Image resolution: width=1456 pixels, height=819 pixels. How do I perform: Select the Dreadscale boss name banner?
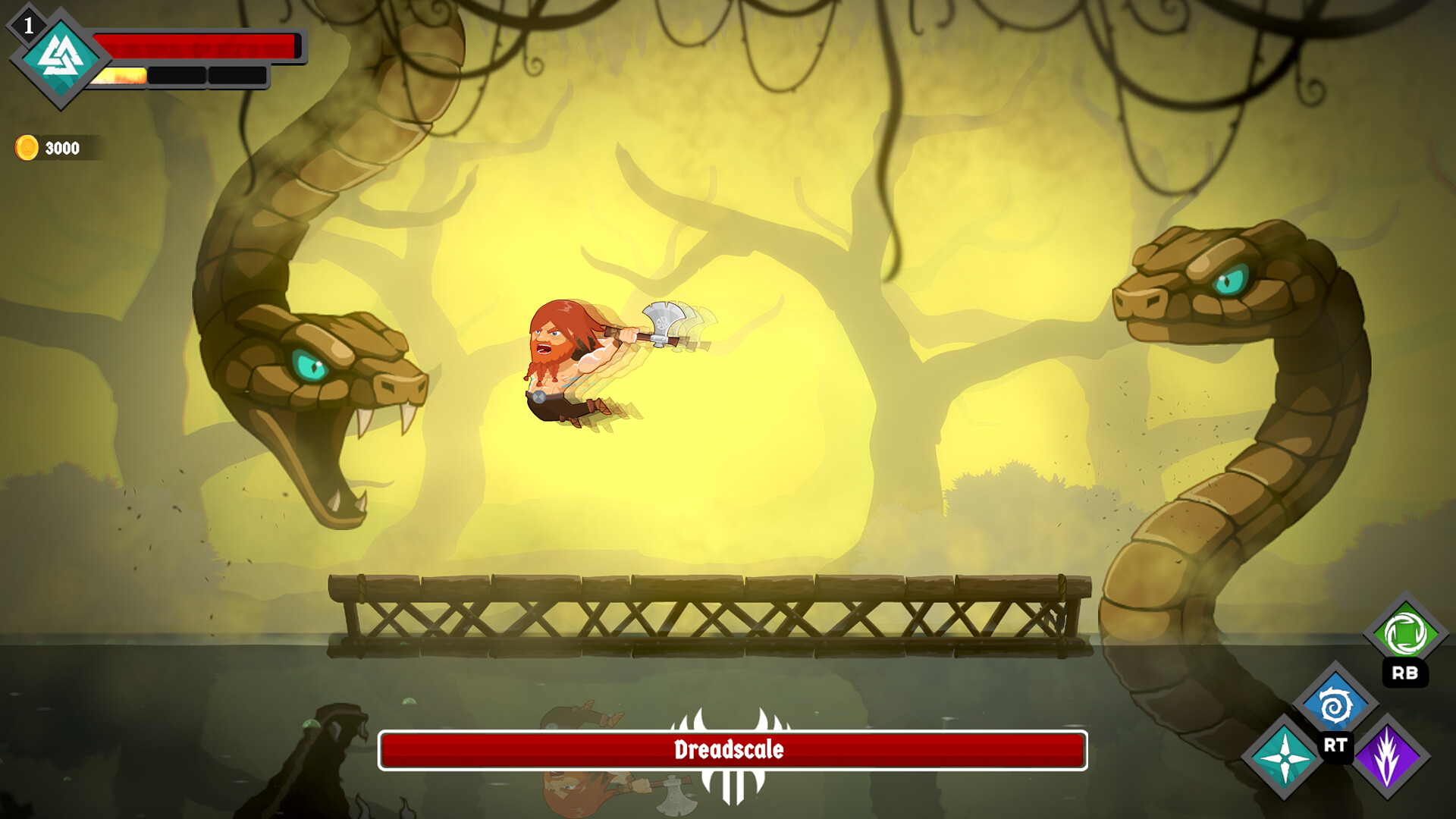[730, 752]
